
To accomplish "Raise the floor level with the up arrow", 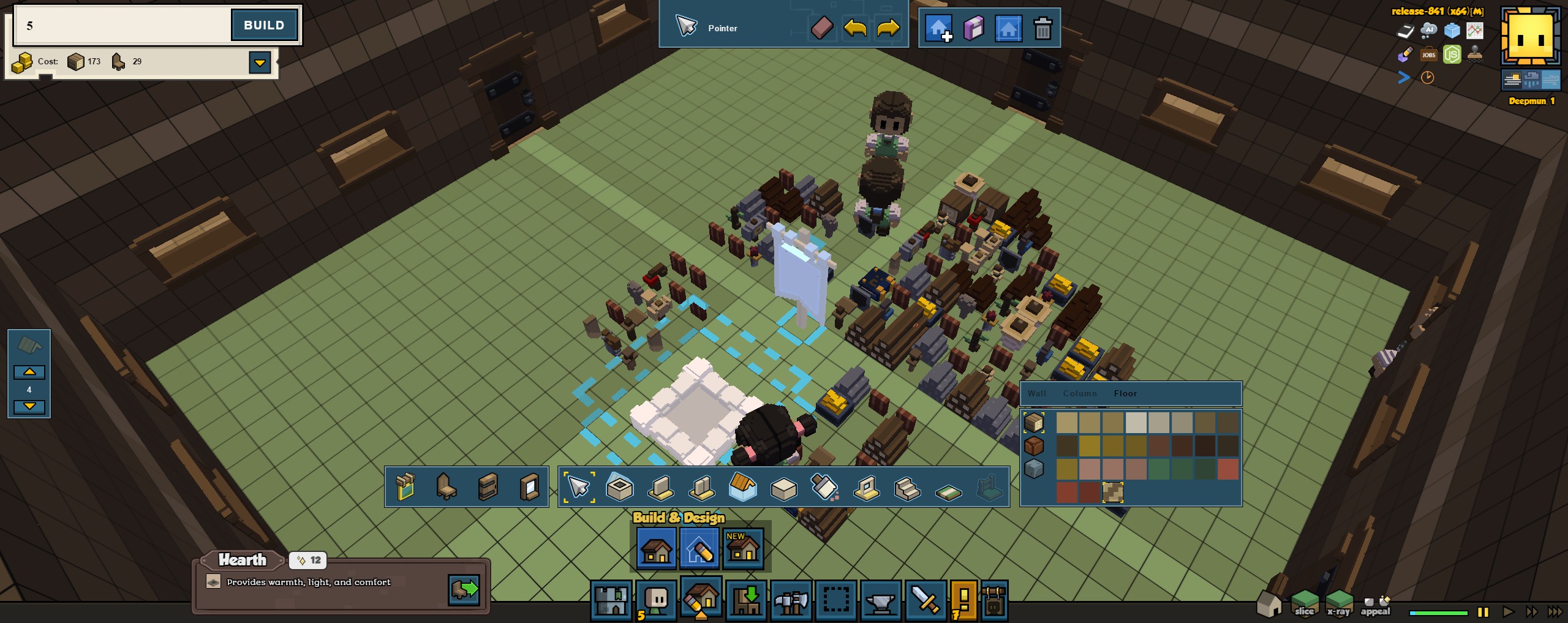I will tap(29, 372).
